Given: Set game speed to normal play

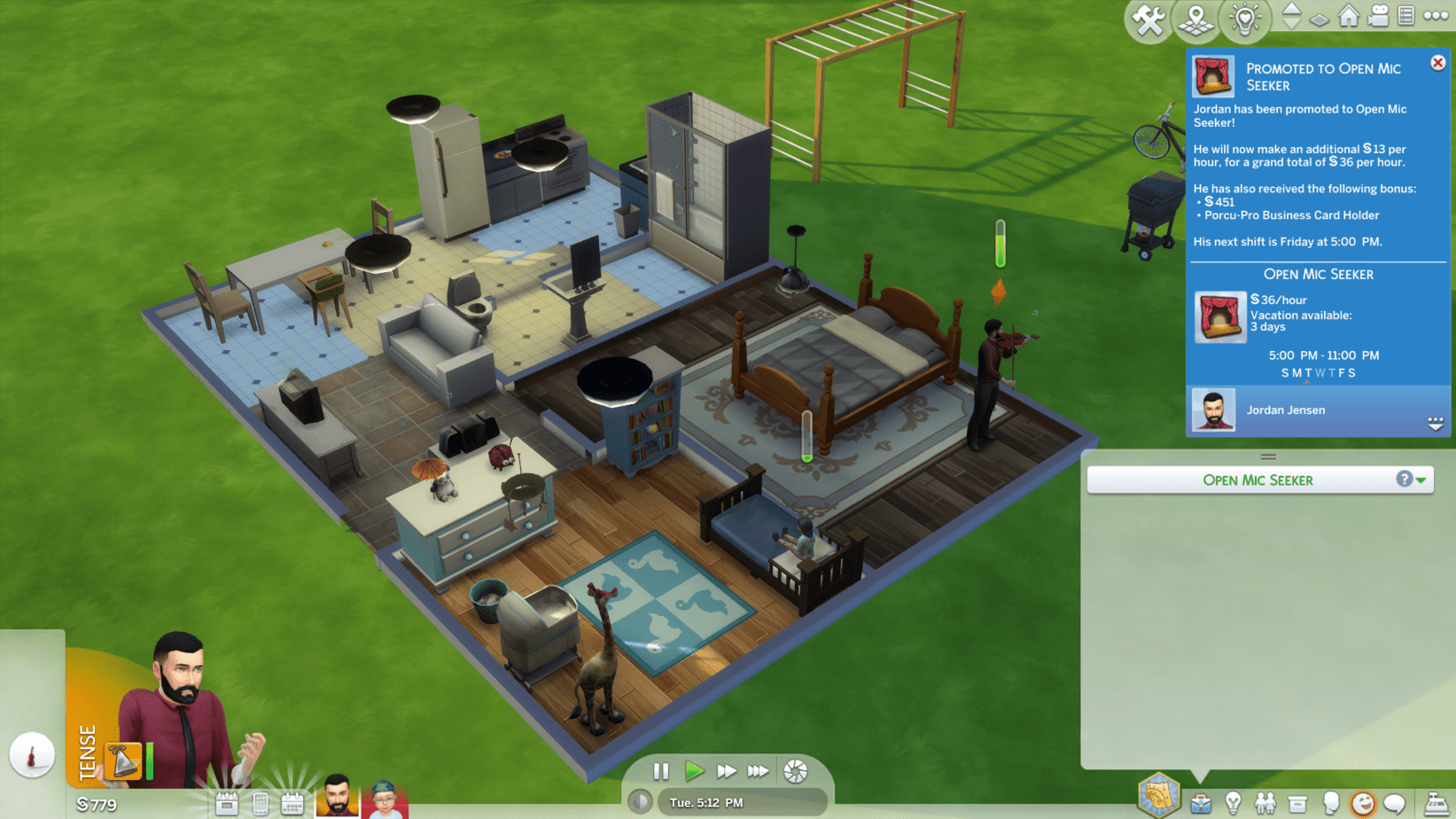Looking at the screenshot, I should (x=694, y=771).
